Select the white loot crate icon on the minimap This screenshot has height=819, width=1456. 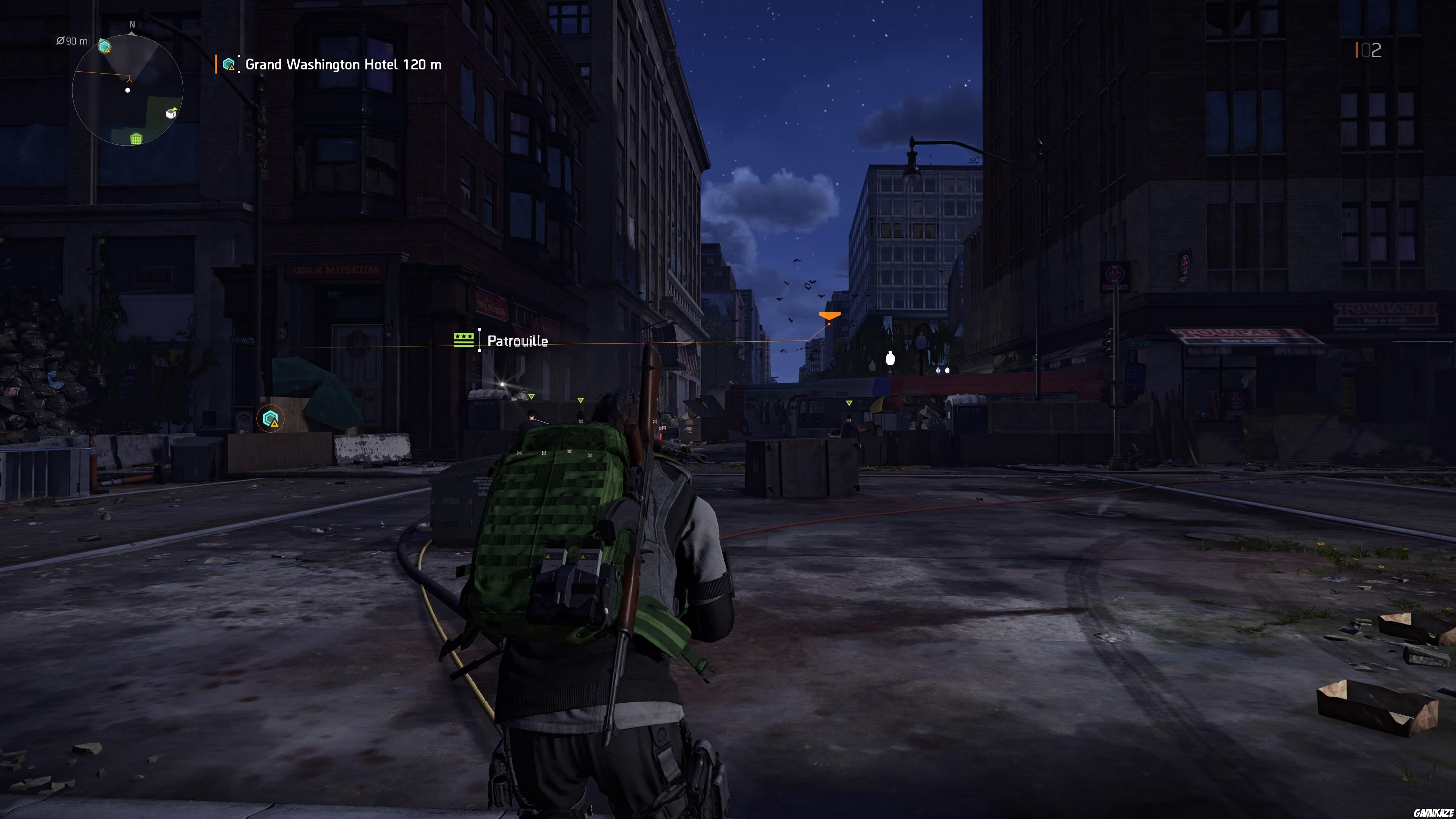[x=171, y=115]
